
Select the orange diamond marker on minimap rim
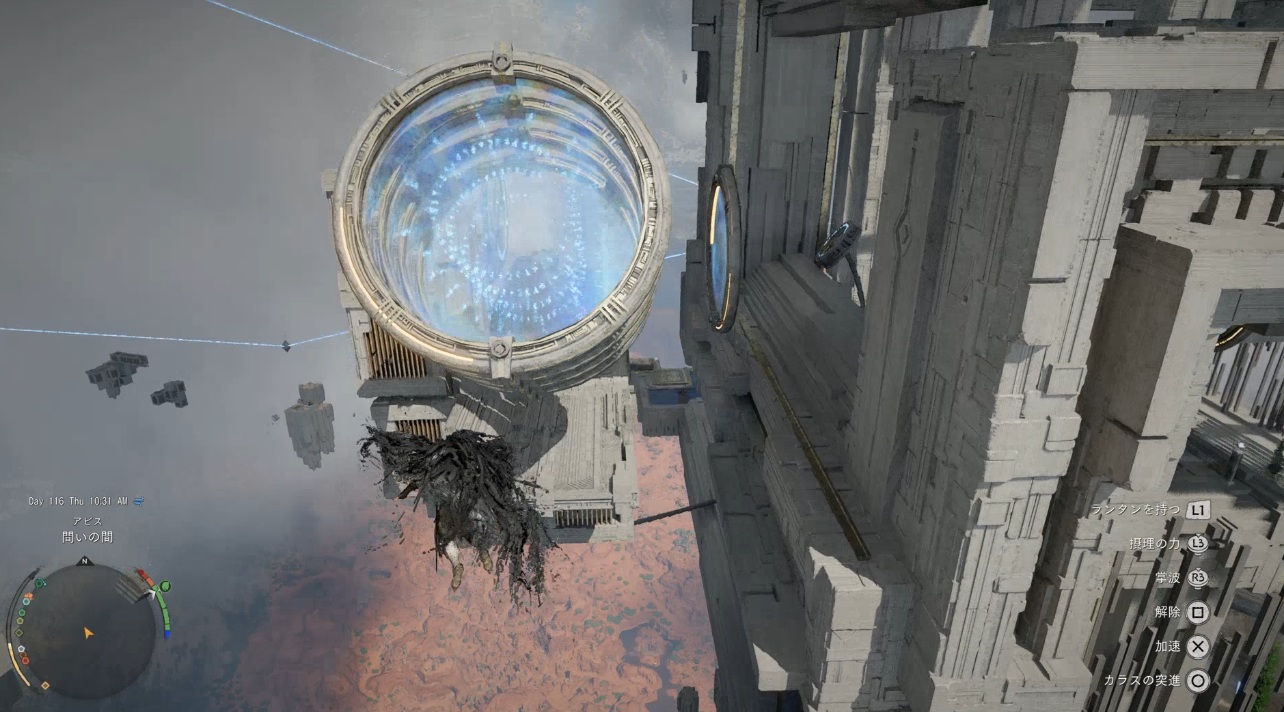[45, 685]
